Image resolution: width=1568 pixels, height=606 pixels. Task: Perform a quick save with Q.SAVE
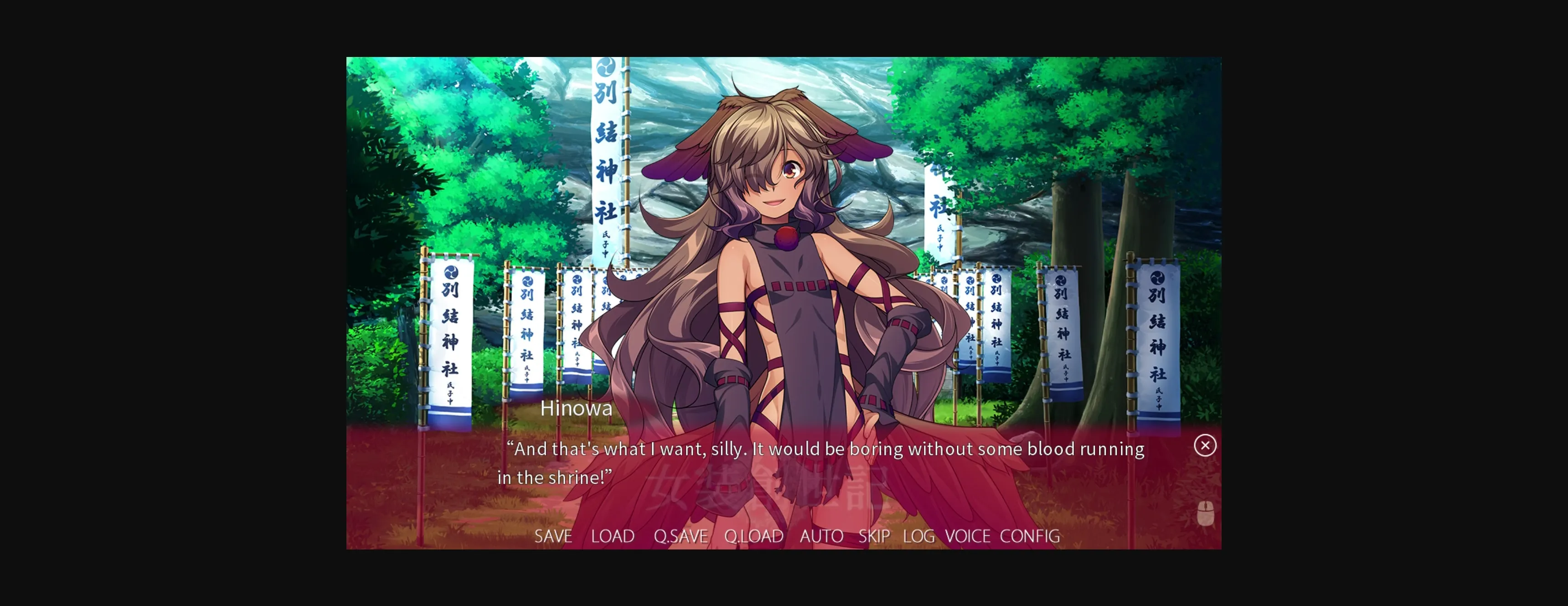[x=681, y=536]
